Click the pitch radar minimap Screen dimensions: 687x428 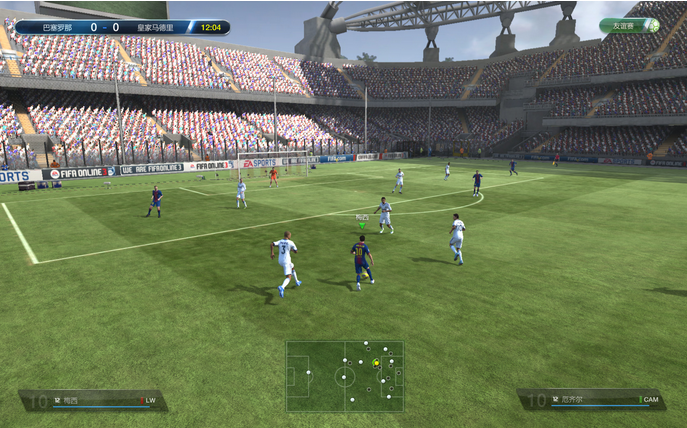(x=345, y=376)
